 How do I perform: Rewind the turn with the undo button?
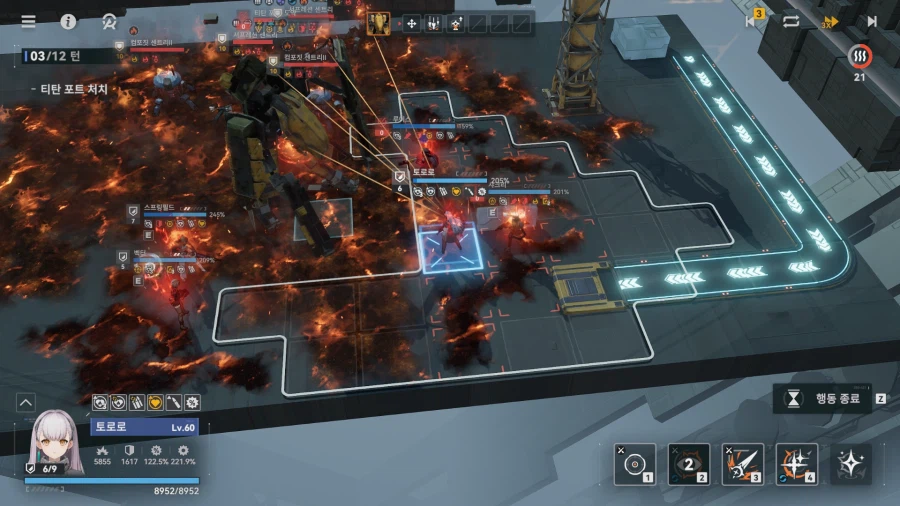click(752, 20)
